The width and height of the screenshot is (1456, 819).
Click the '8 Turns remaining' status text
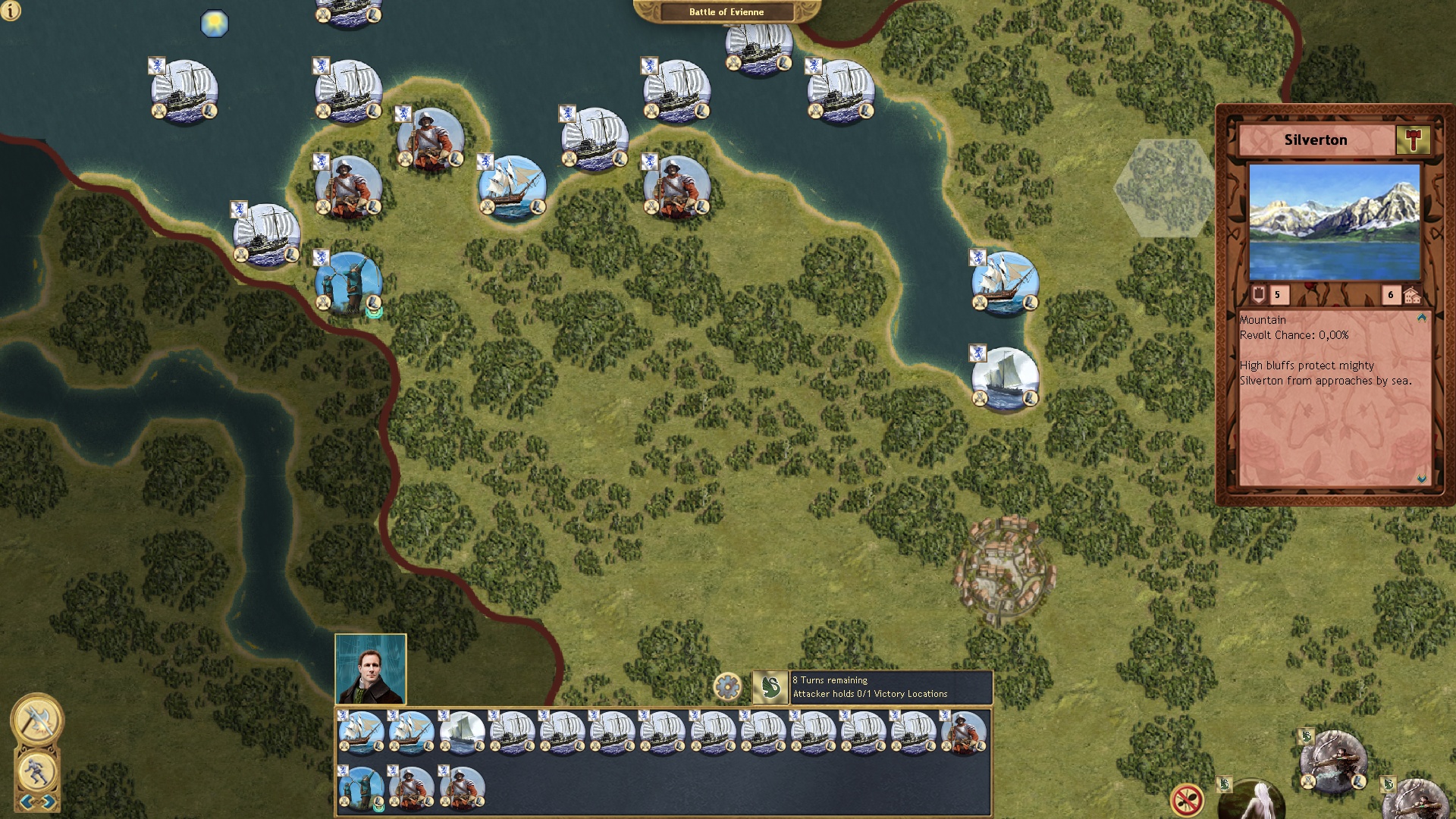(832, 681)
